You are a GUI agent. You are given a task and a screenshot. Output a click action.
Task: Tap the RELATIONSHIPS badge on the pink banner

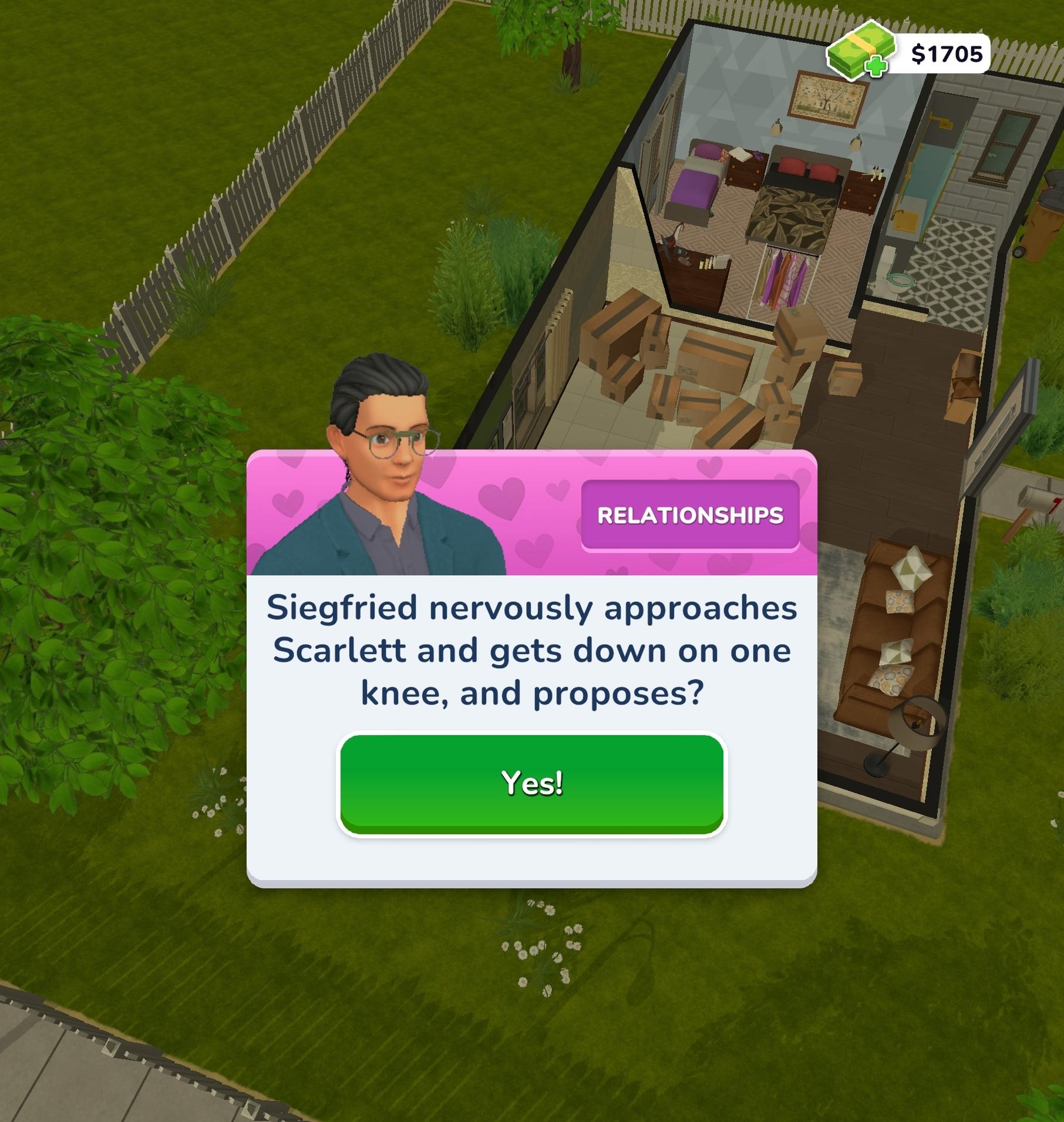click(692, 515)
